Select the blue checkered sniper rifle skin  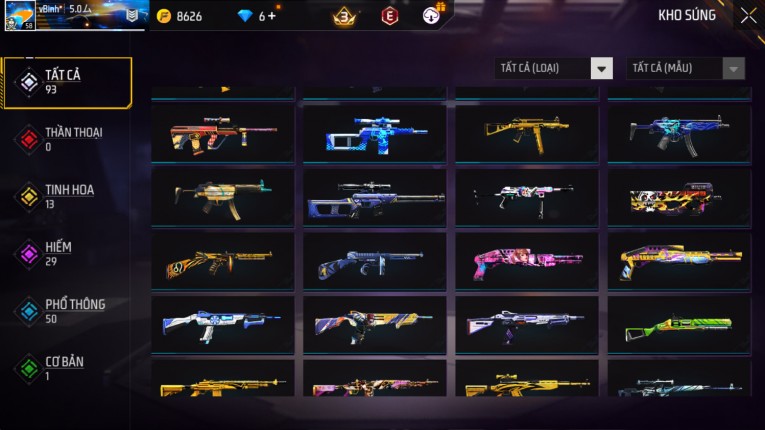coord(376,133)
